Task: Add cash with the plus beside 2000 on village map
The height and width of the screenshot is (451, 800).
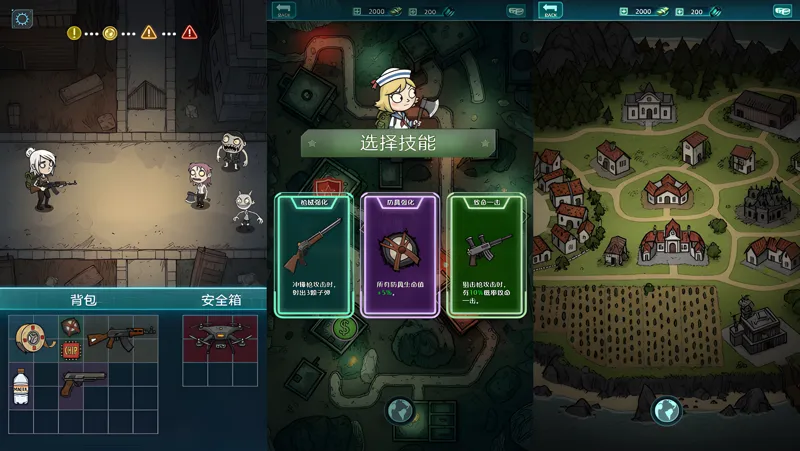Action: pos(623,11)
